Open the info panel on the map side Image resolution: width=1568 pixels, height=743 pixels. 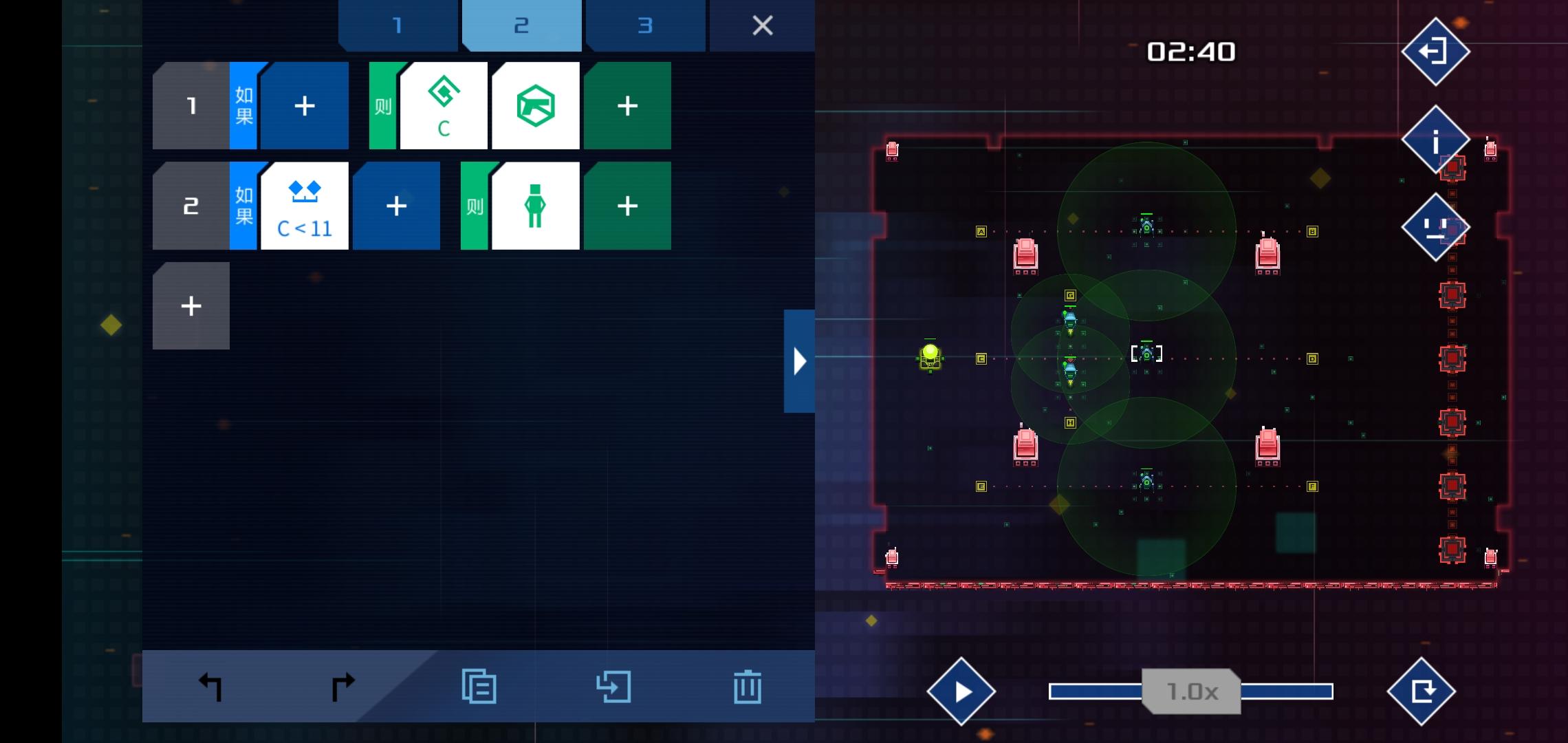[x=1435, y=140]
